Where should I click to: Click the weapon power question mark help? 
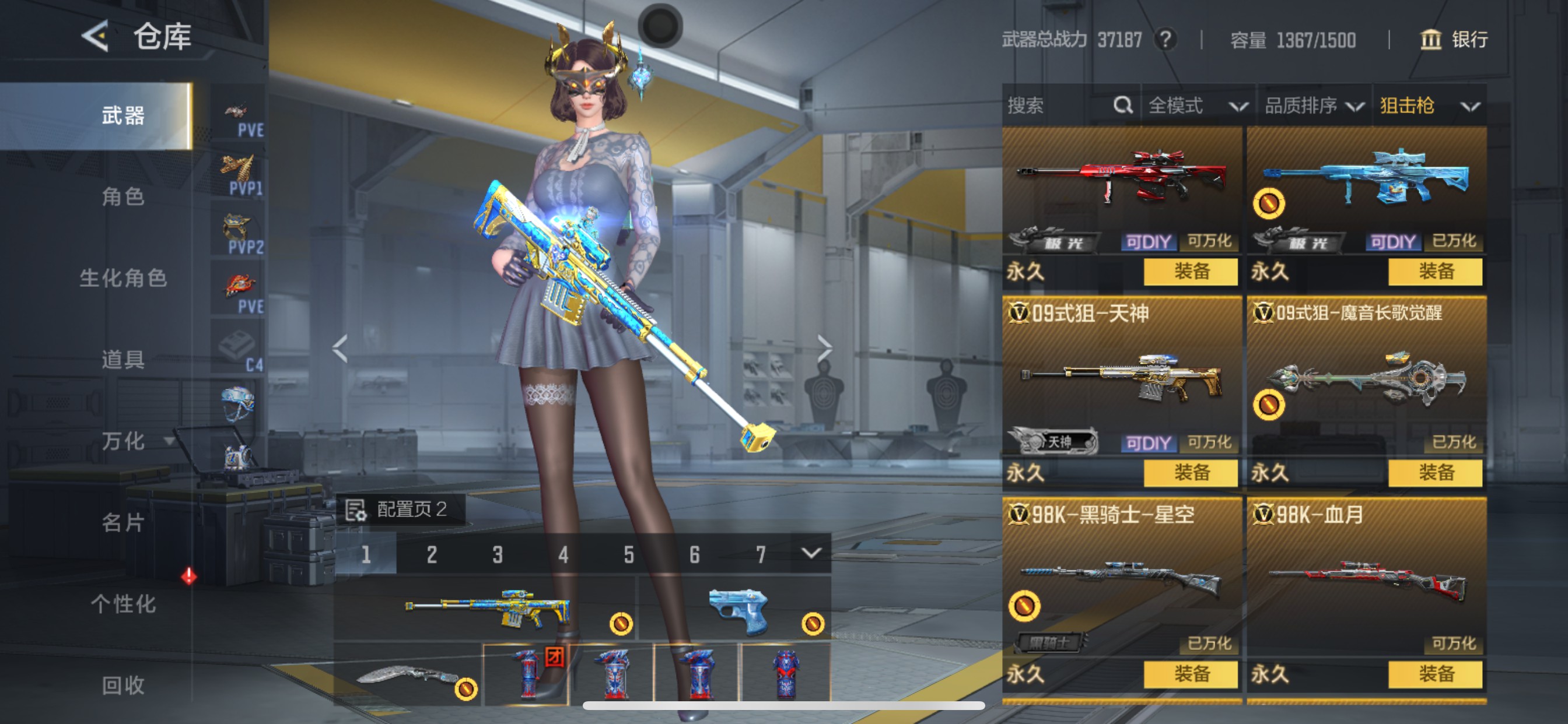tap(1165, 40)
